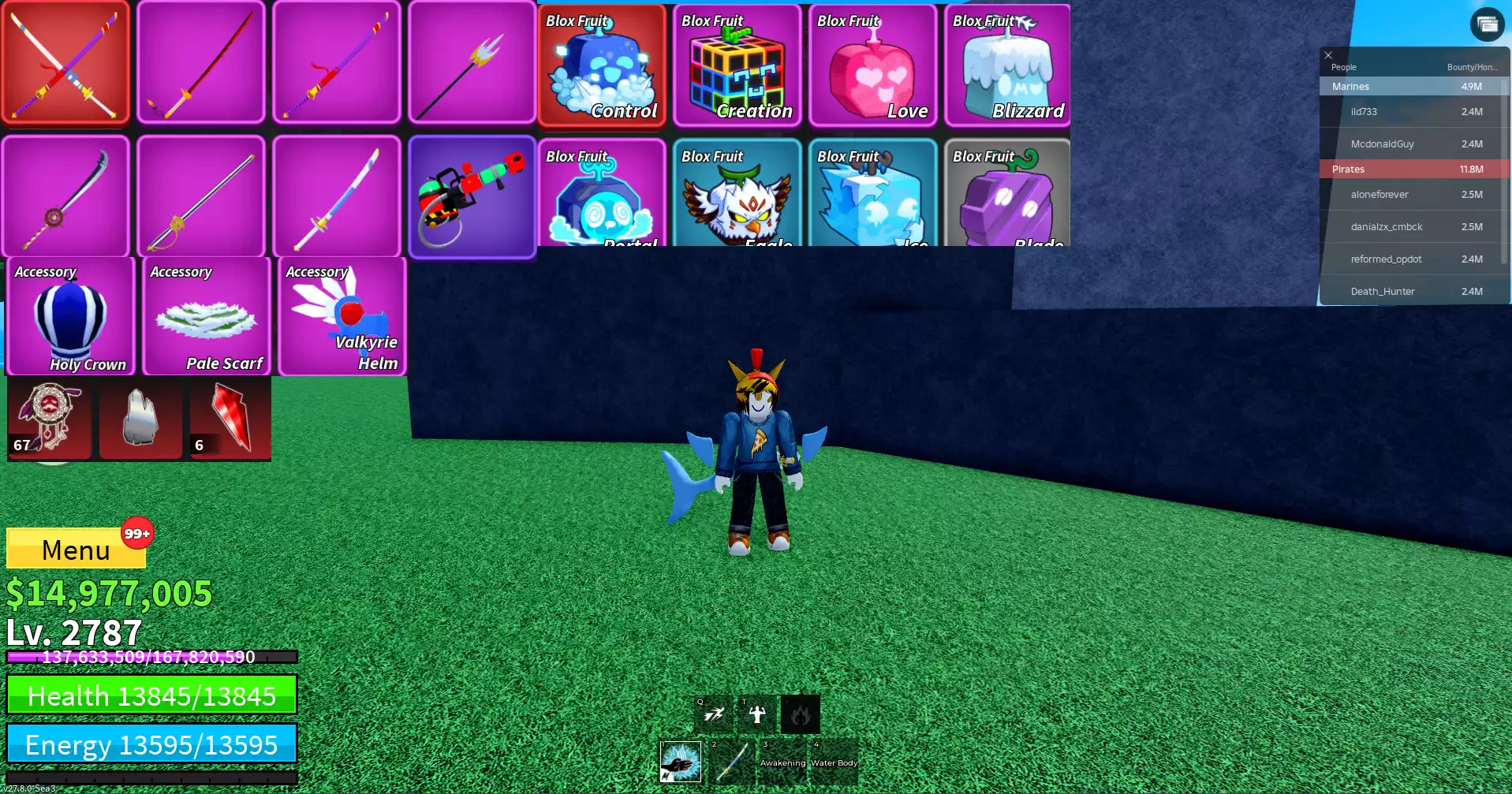Select the Pale Scarf accessory
Screen dimensions: 1512x794
pyautogui.click(x=207, y=315)
